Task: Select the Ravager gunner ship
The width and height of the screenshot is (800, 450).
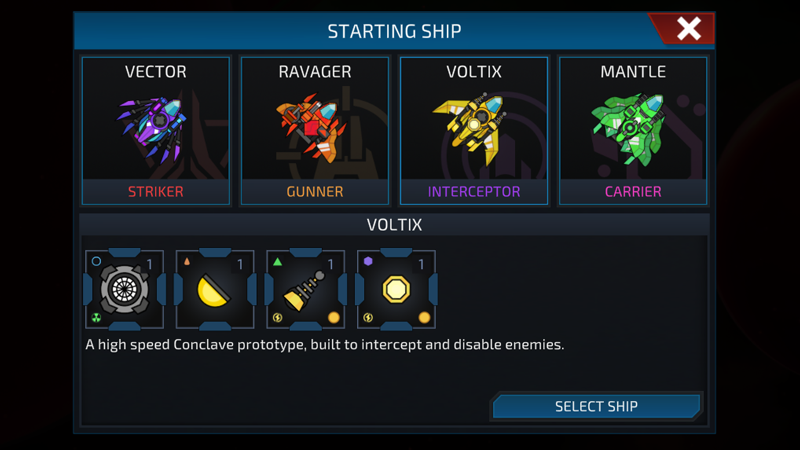Action: coord(315,131)
